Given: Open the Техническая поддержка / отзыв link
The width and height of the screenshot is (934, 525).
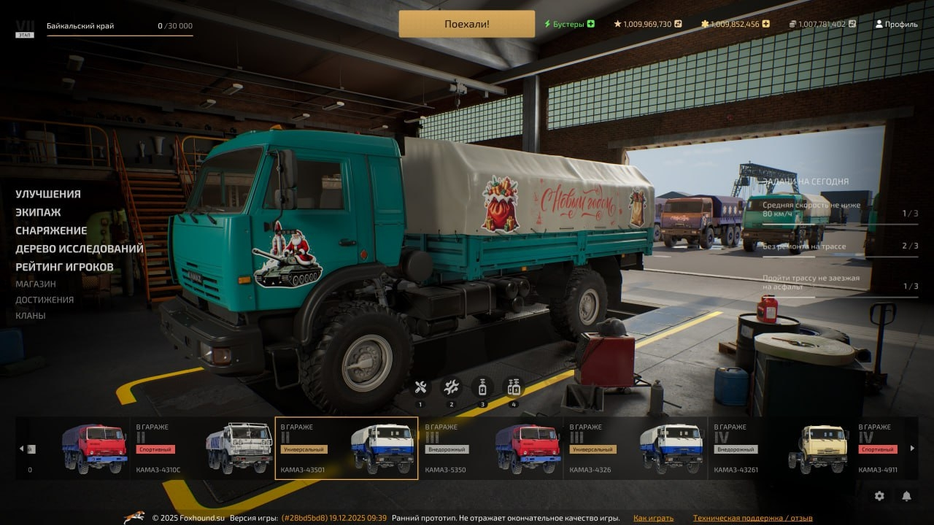Looking at the screenshot, I should tap(752, 518).
